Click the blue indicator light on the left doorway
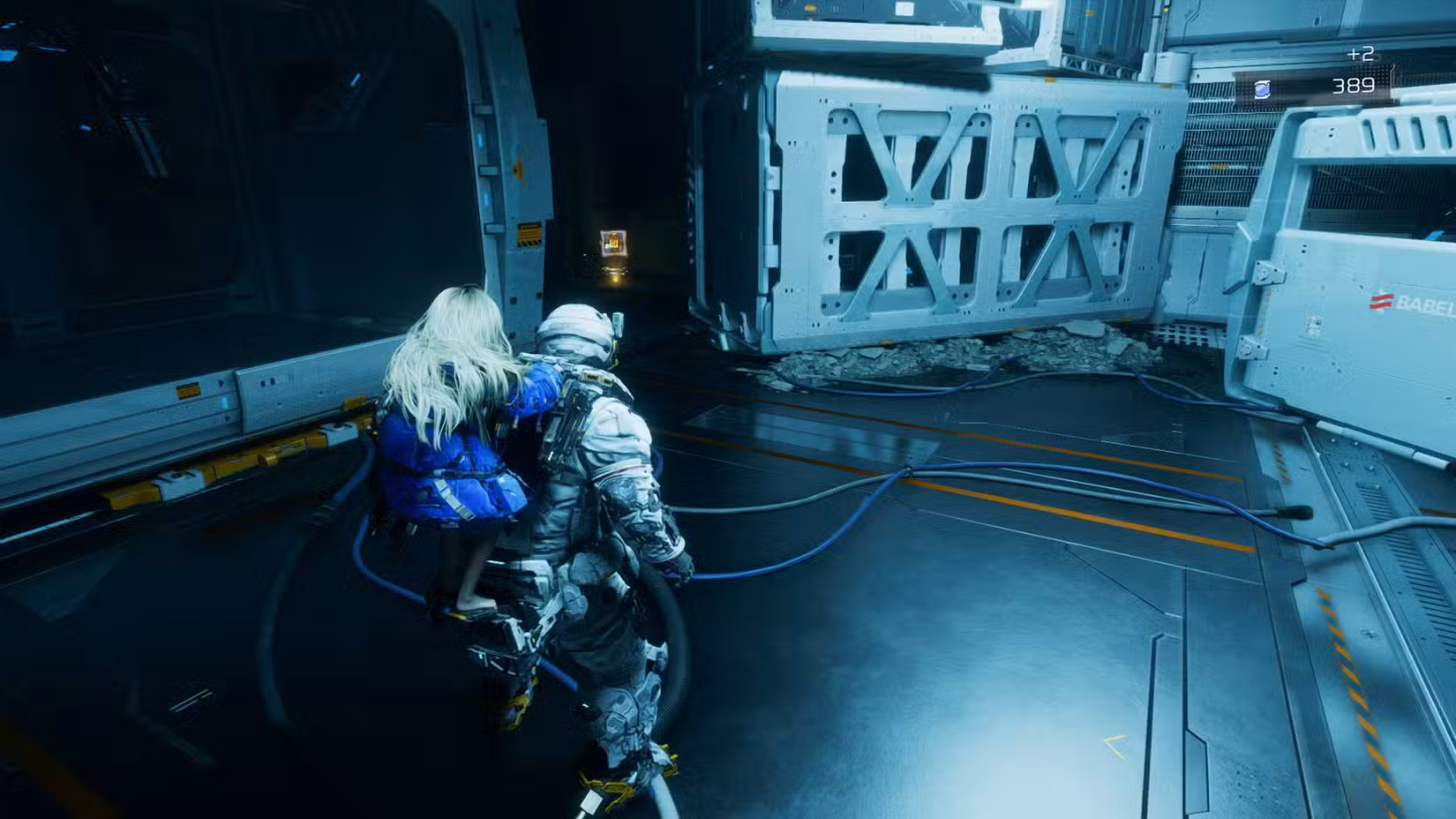The height and width of the screenshot is (819, 1456). [x=480, y=139]
